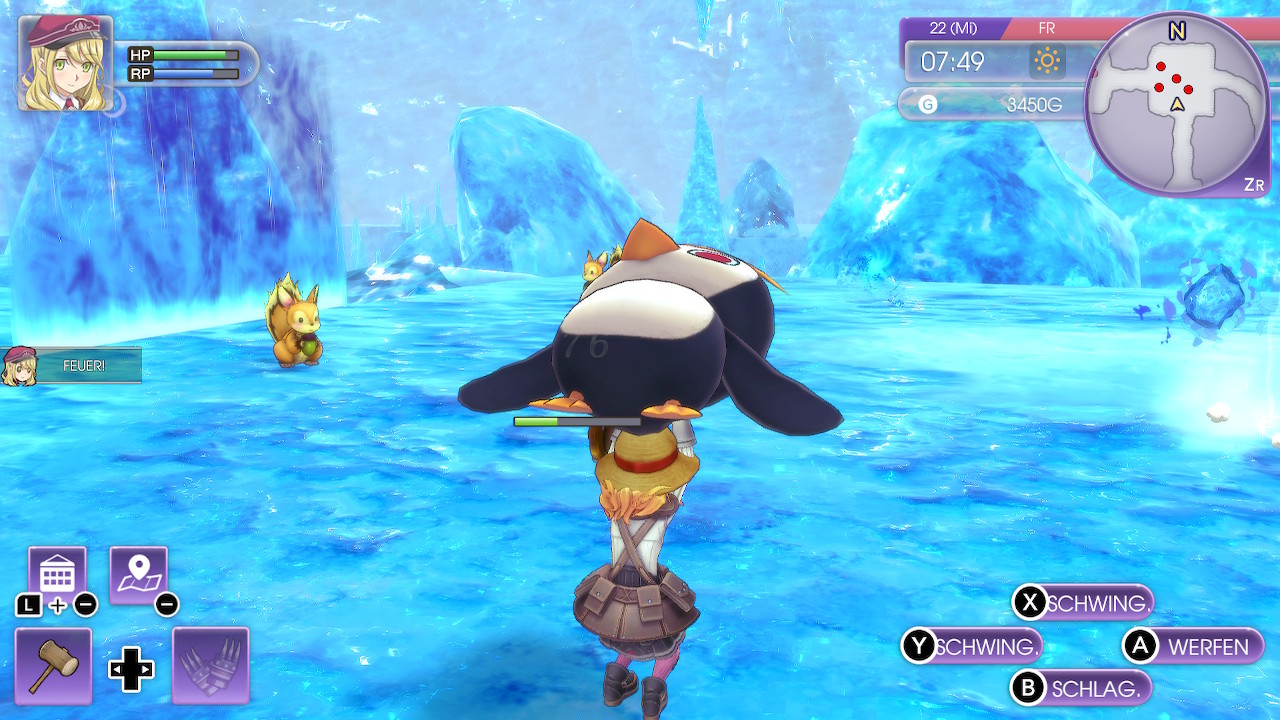Viewport: 1280px width, 720px height.
Task: Select the claw gloves weapon slot
Action: tap(210, 665)
